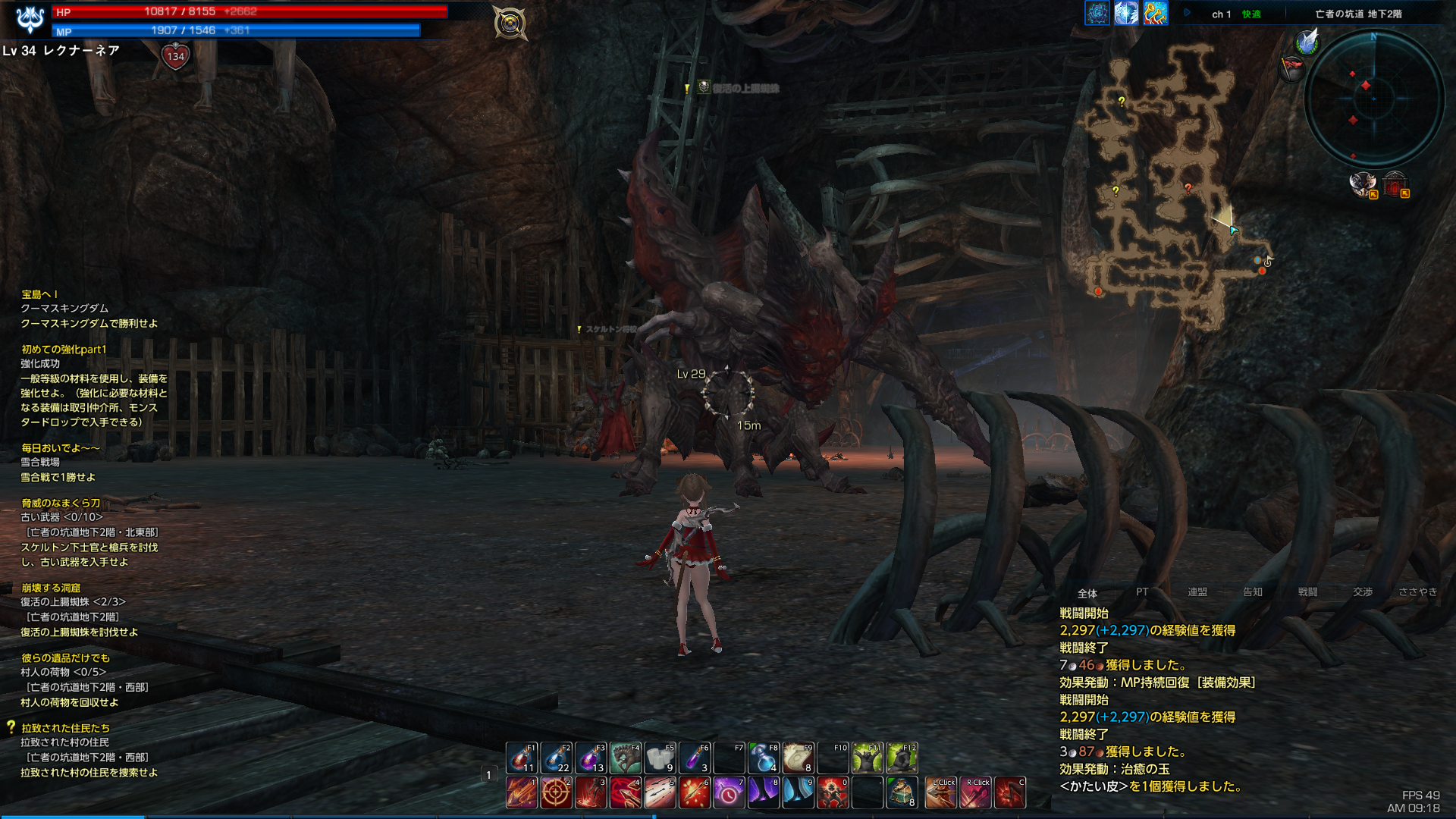Viewport: 1456px width, 819px height.
Task: Open the red flag icon beside the radar
Action: (x=1291, y=69)
